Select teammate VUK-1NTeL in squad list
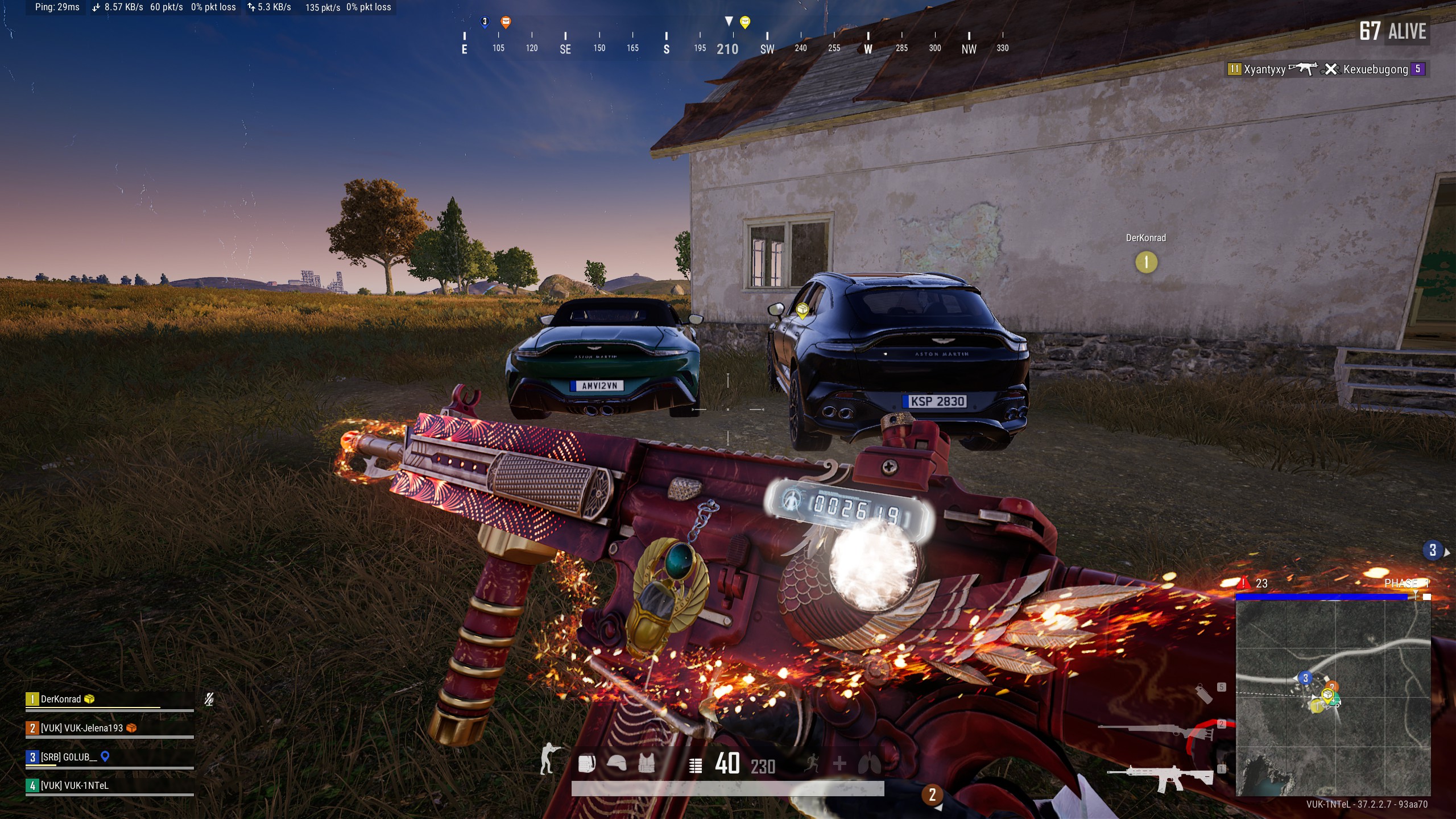This screenshot has height=819, width=1456. [74, 785]
